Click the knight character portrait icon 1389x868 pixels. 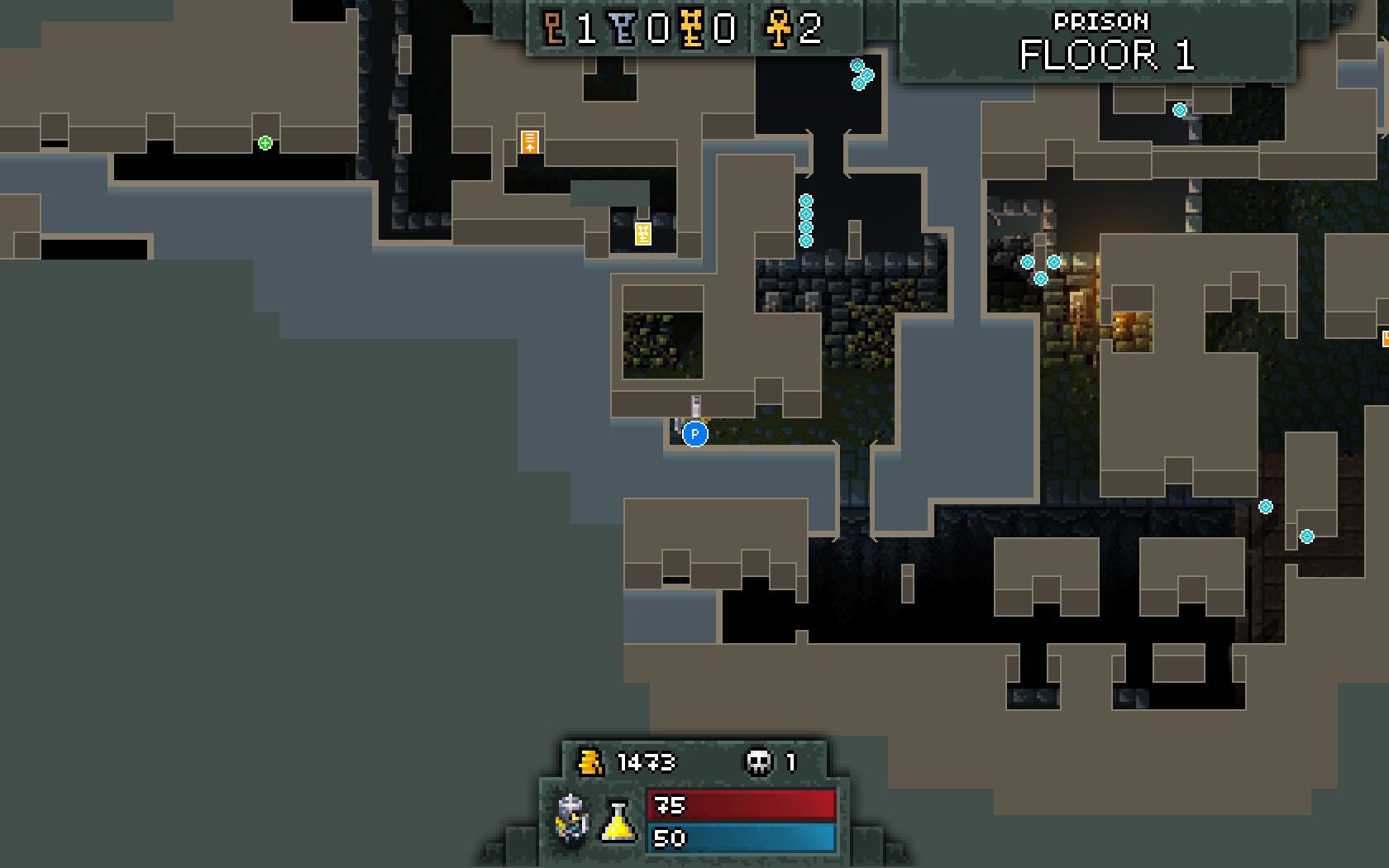tap(572, 818)
